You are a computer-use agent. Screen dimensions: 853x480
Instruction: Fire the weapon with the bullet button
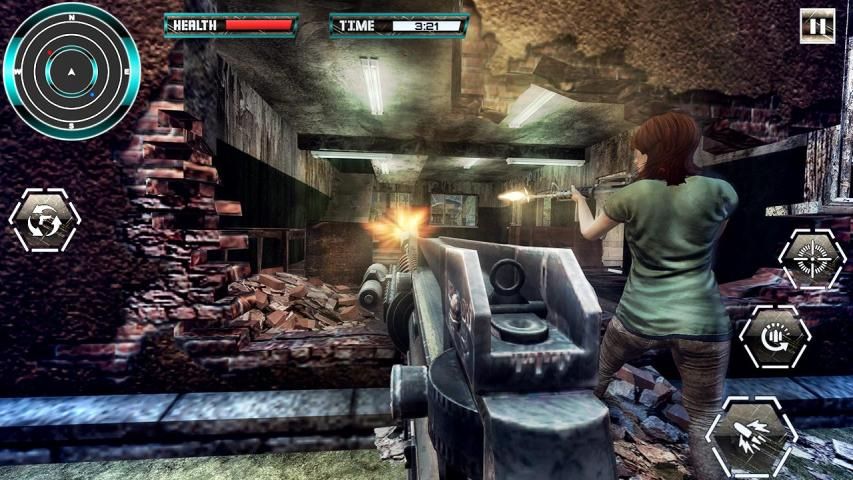(751, 436)
